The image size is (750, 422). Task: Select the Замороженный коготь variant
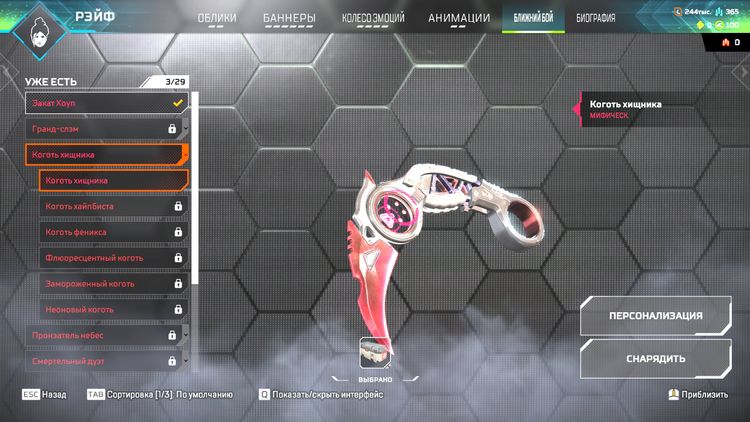[x=113, y=284]
